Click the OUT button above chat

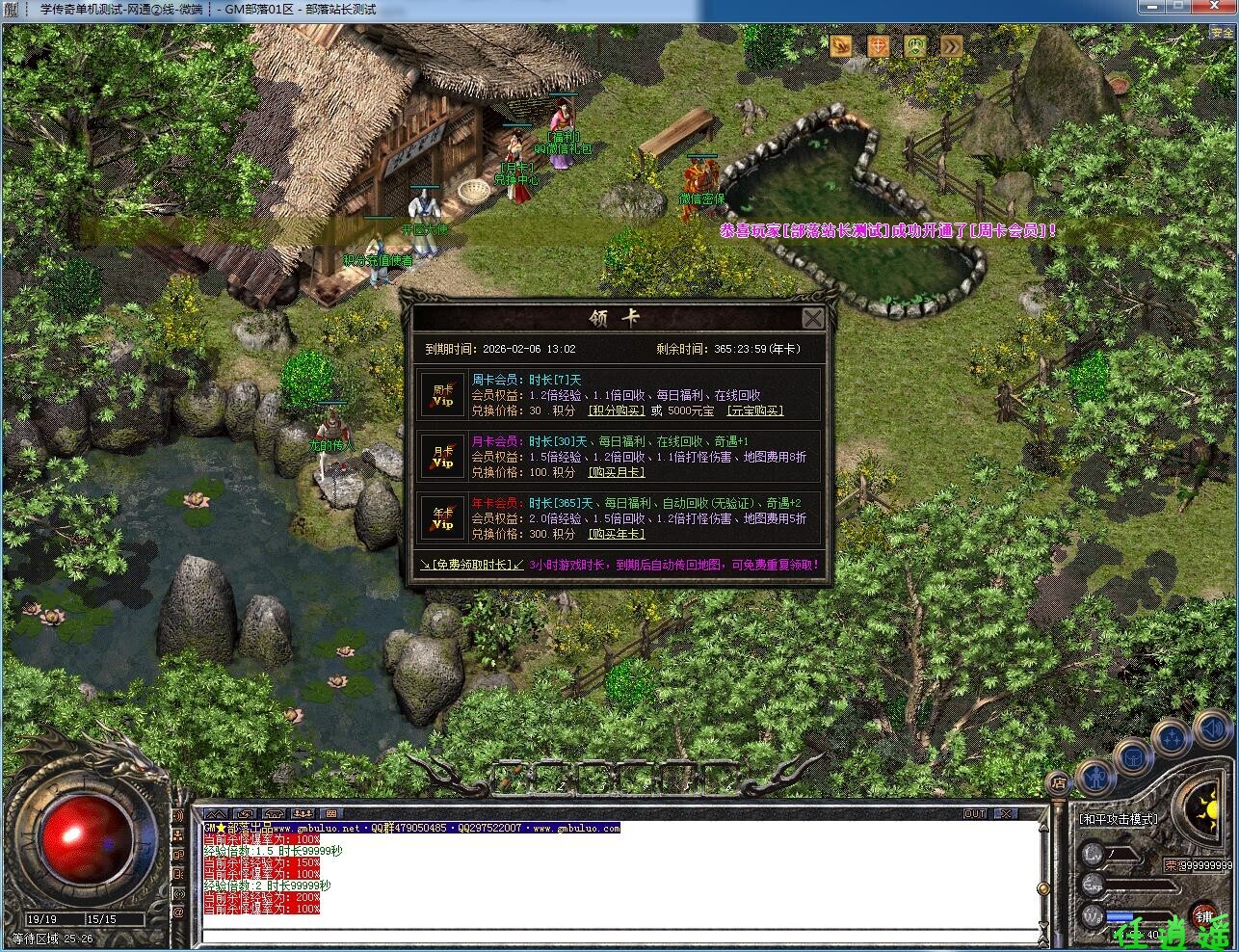coord(975,814)
